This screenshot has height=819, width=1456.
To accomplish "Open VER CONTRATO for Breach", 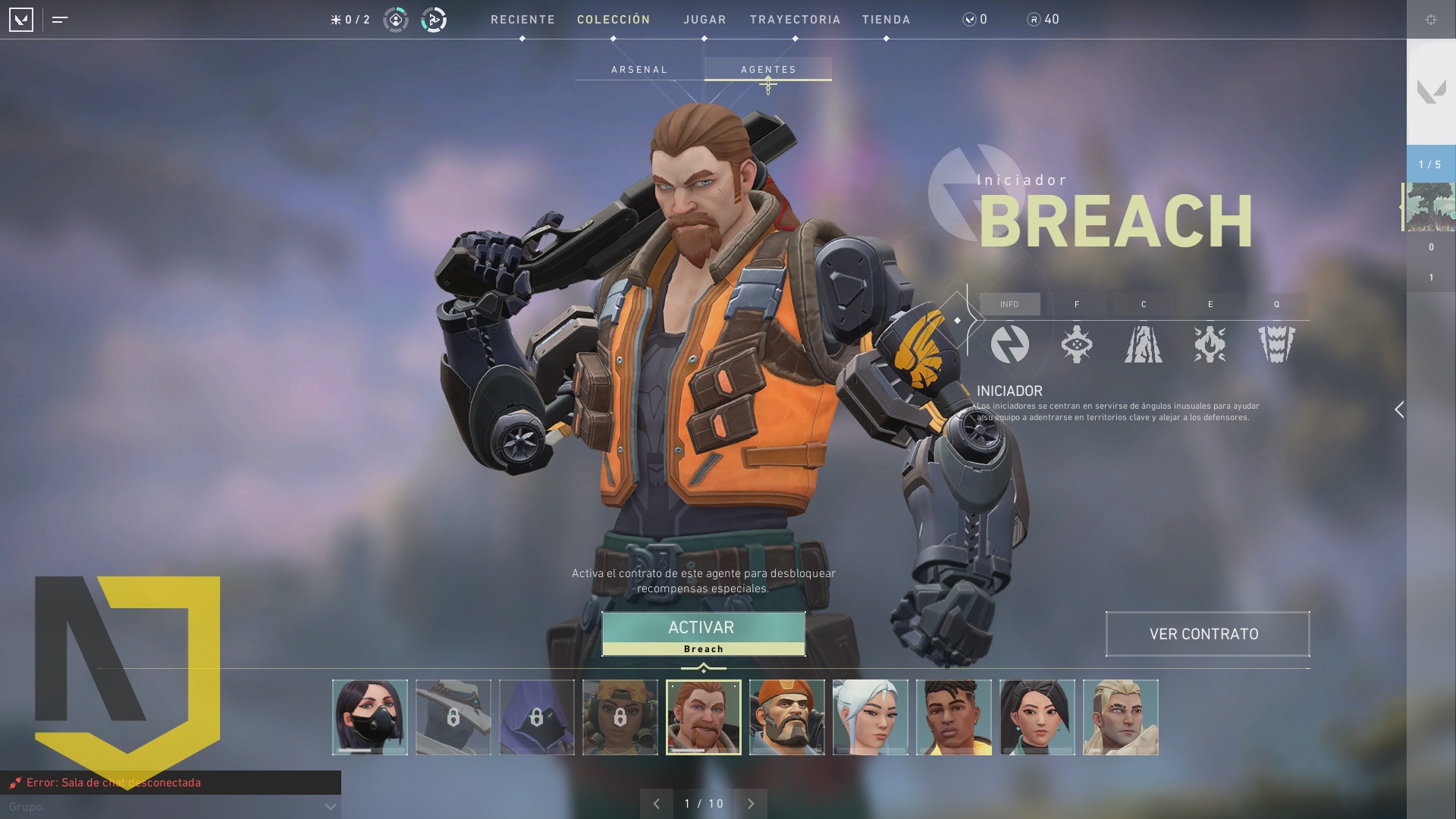I will (x=1207, y=634).
